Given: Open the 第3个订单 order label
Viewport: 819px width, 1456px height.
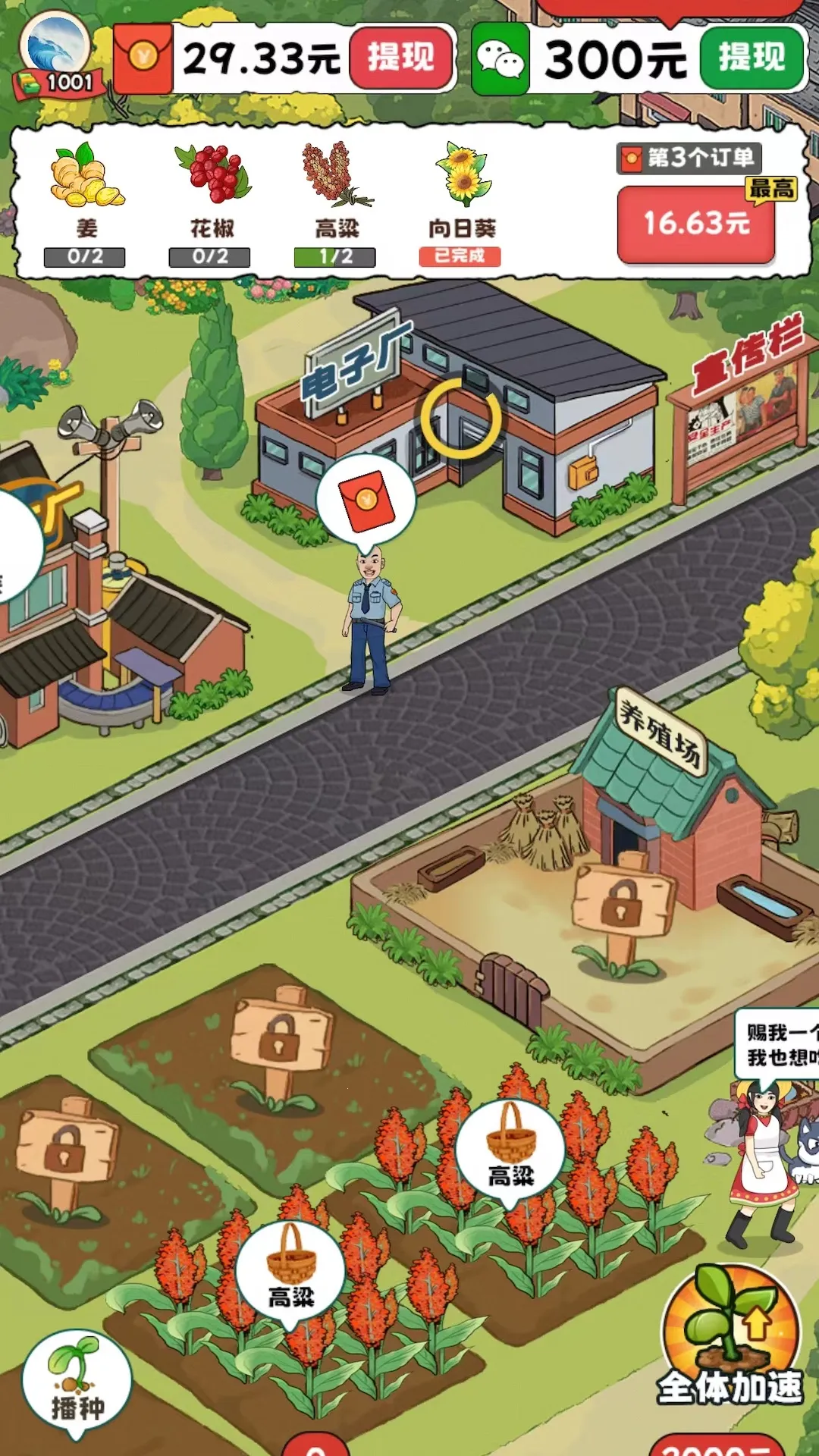Looking at the screenshot, I should [689, 158].
